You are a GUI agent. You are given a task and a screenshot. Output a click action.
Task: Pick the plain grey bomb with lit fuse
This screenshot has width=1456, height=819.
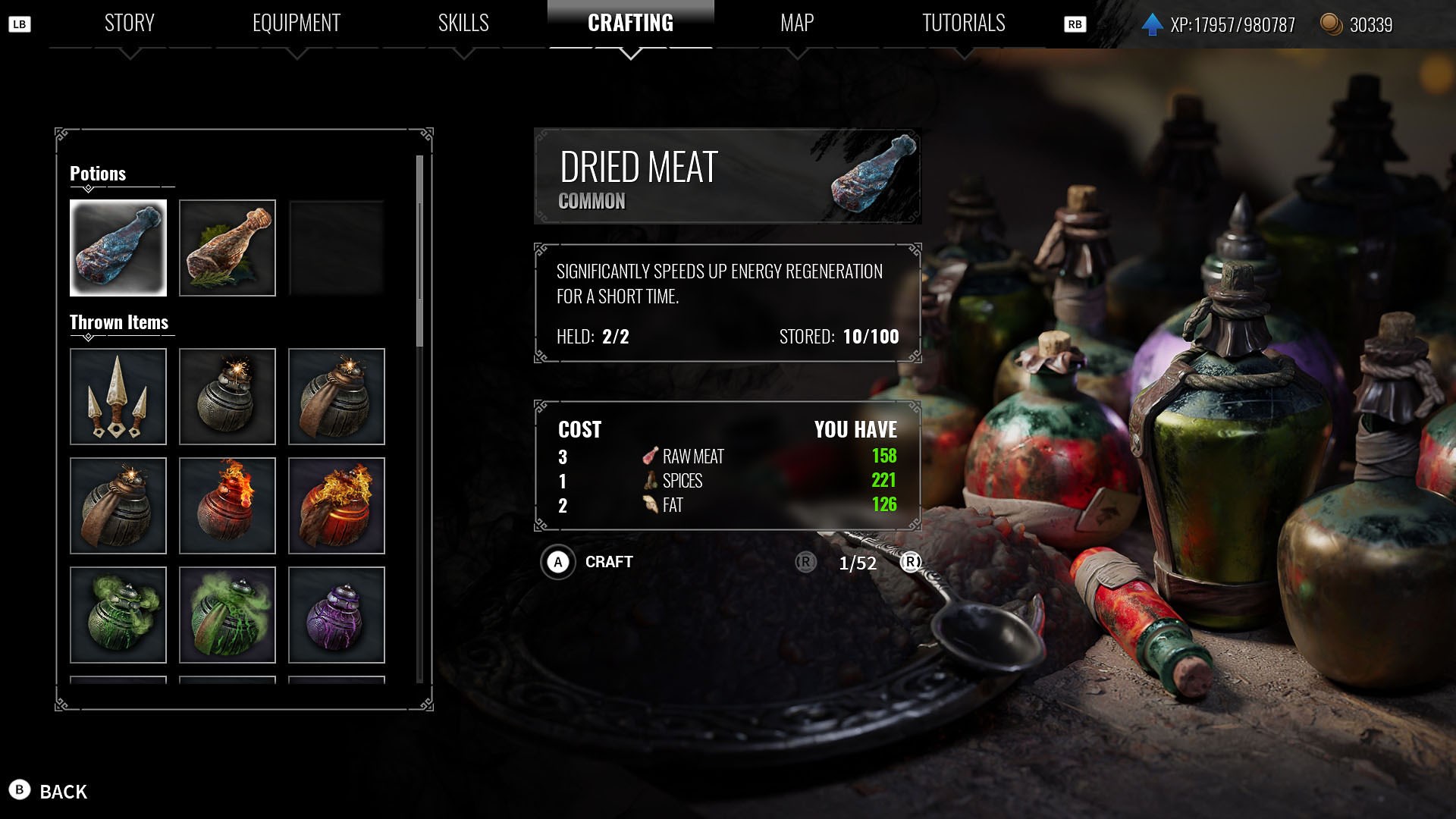tap(227, 397)
